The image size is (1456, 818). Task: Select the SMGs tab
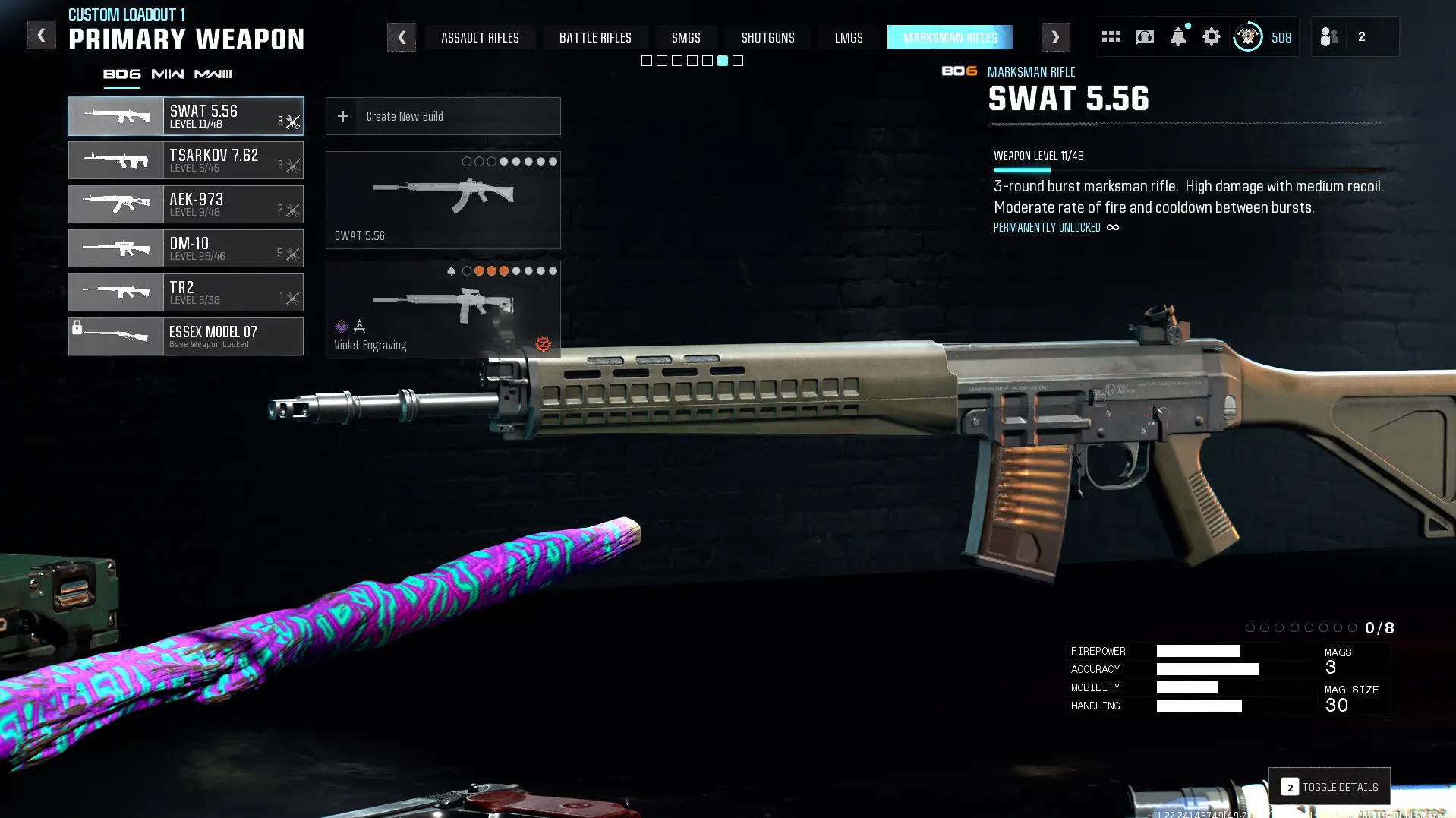click(x=685, y=37)
